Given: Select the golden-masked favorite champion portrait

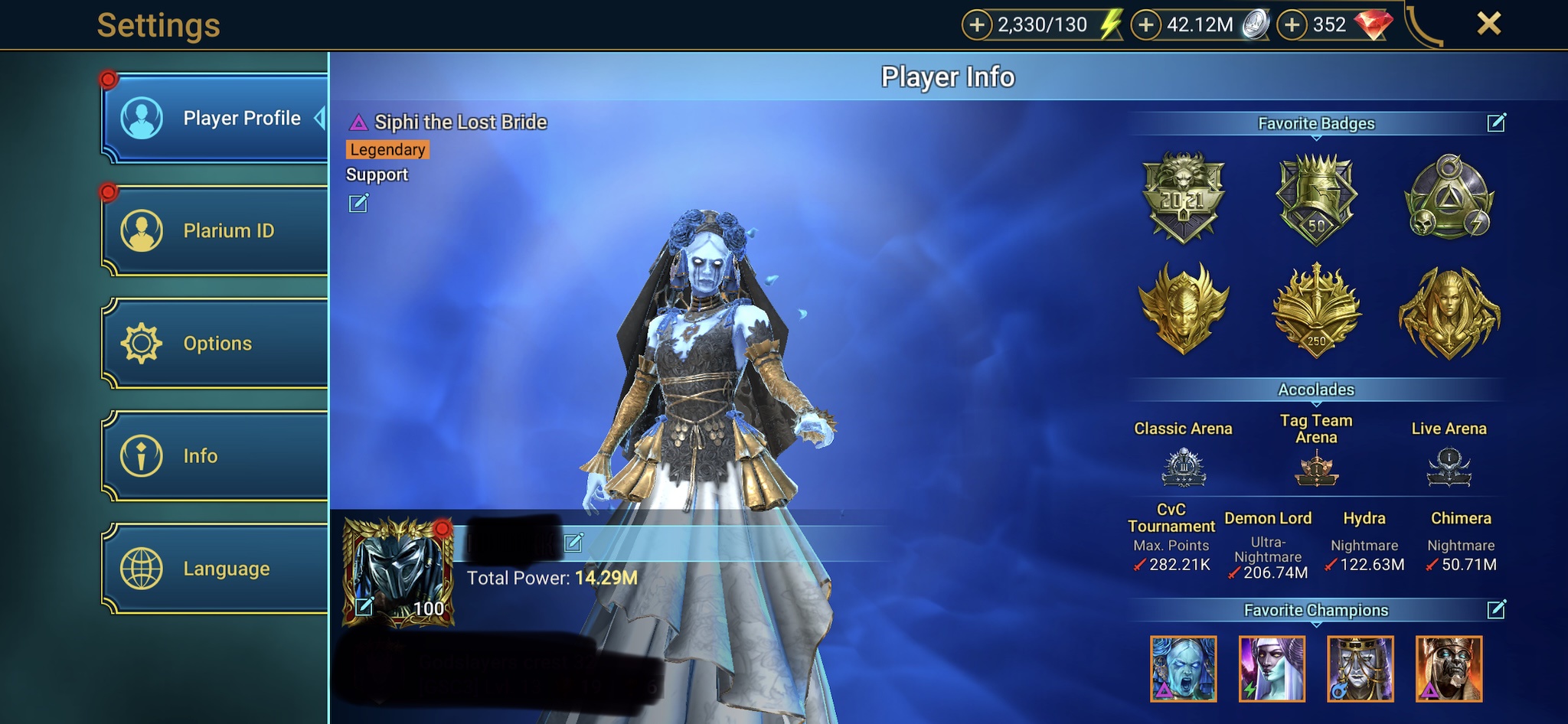Looking at the screenshot, I should (x=1360, y=669).
